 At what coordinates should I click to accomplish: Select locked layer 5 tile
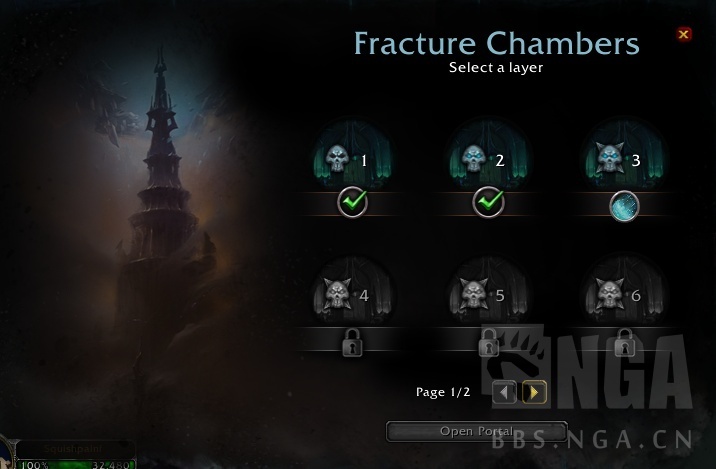click(x=487, y=297)
